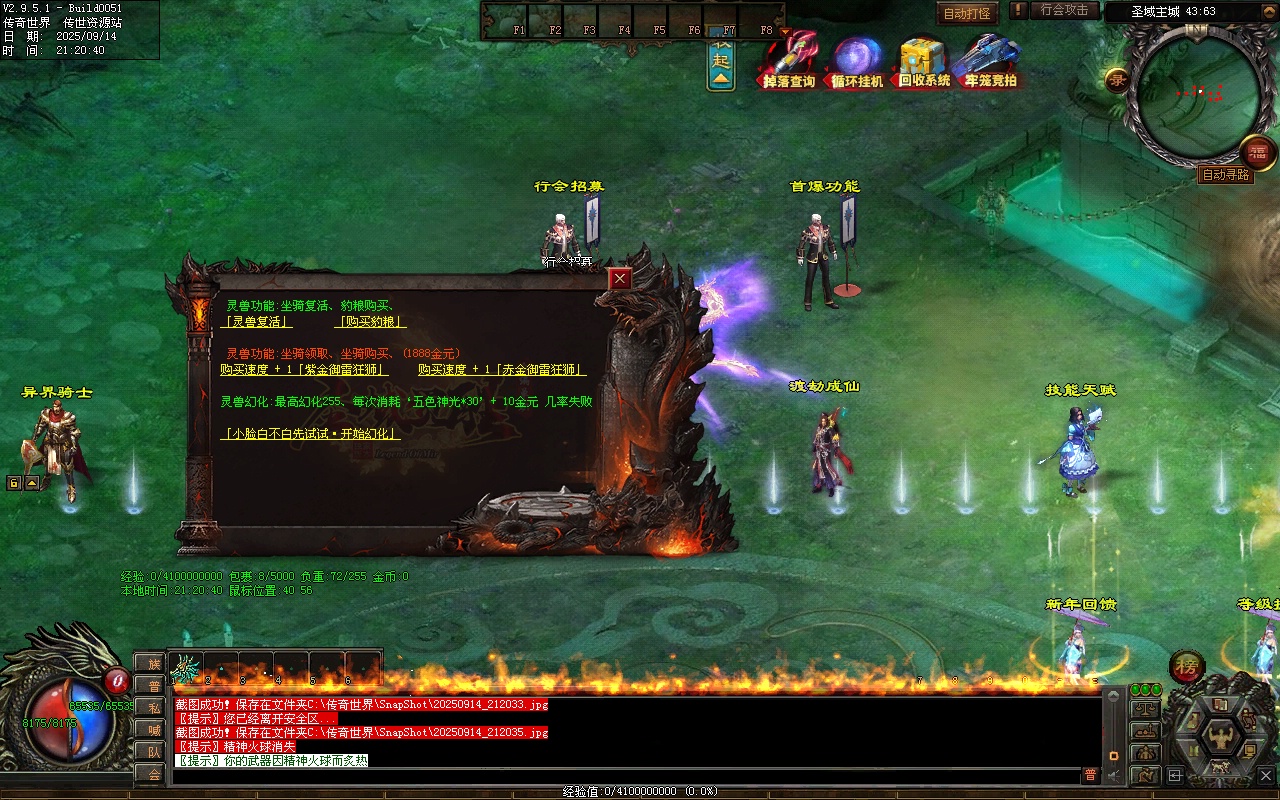Image resolution: width=1280 pixels, height=800 pixels.
Task: Use the skill in hotbar slot 1
Action: click(x=185, y=666)
